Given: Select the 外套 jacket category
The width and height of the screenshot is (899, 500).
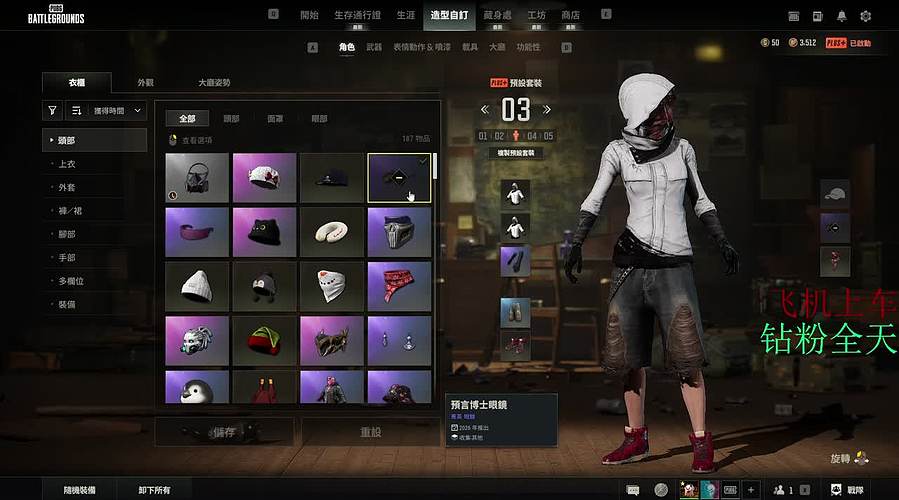Looking at the screenshot, I should [68, 186].
